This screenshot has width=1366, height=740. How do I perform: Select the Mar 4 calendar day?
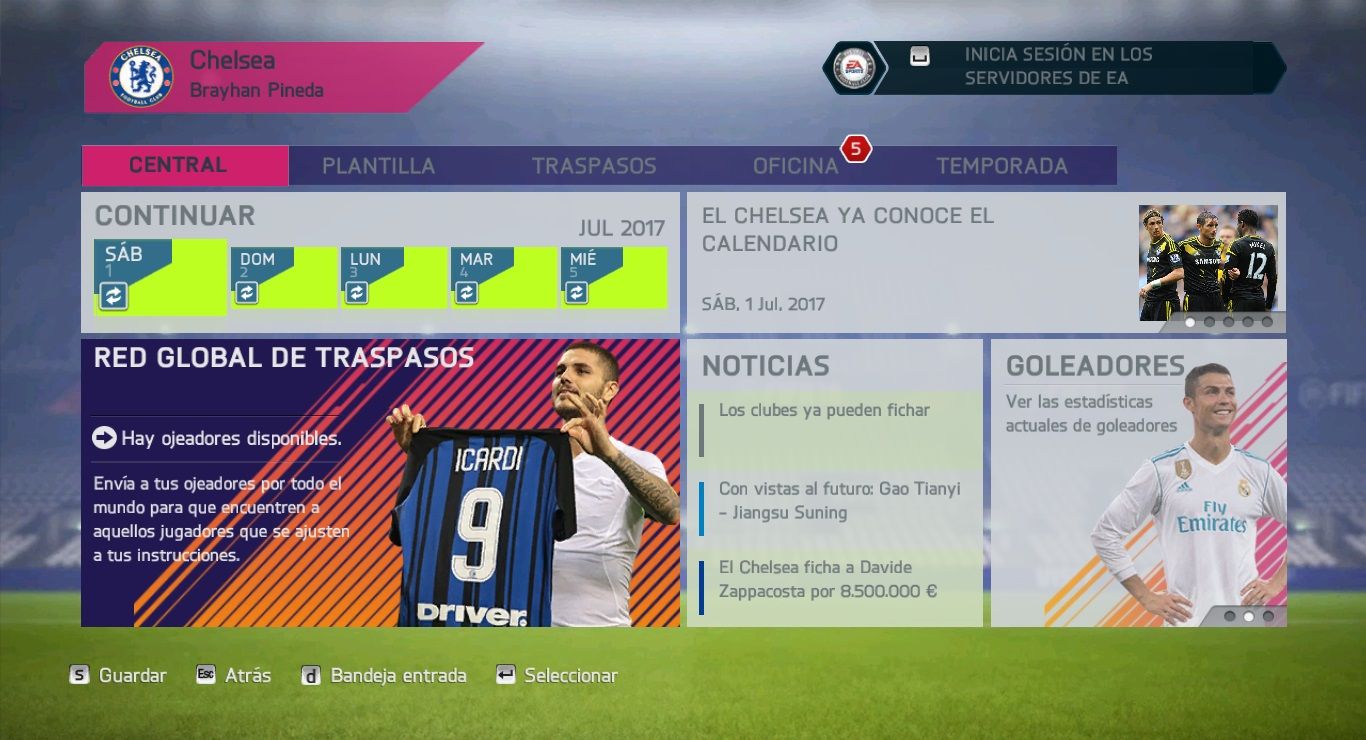503,277
